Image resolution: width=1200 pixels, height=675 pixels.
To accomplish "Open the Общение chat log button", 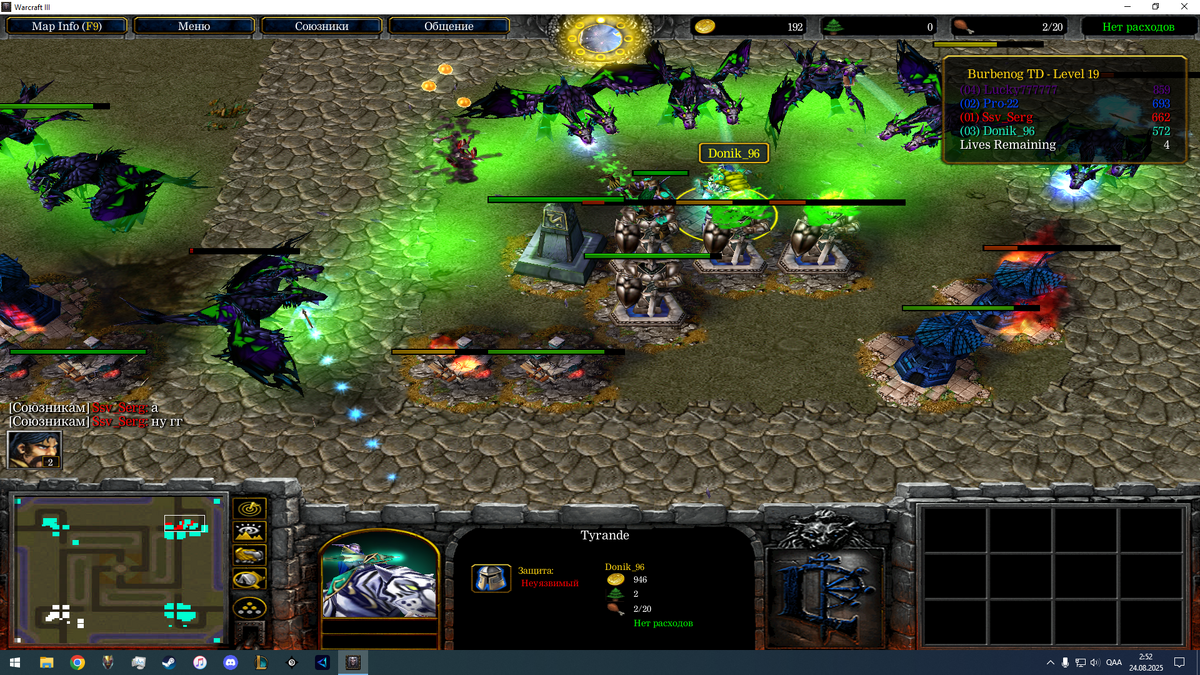I will [449, 26].
